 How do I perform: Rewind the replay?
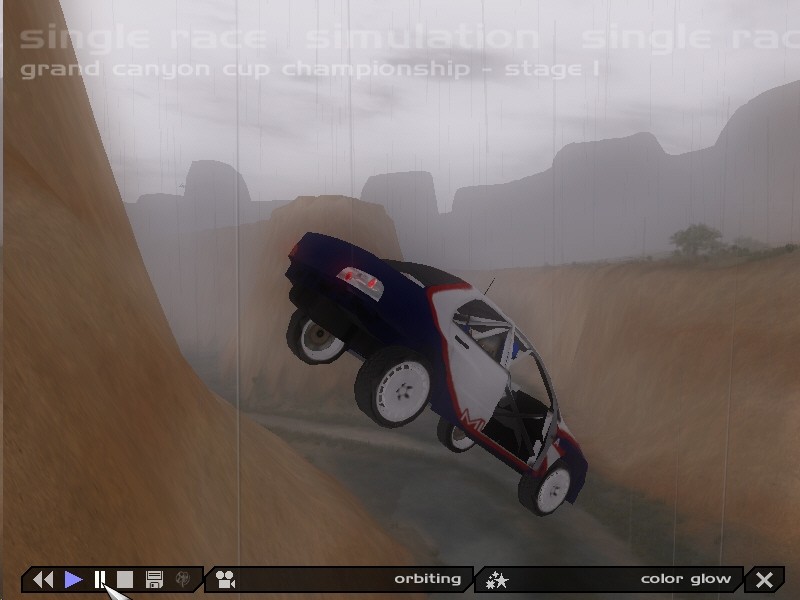pyautogui.click(x=42, y=579)
